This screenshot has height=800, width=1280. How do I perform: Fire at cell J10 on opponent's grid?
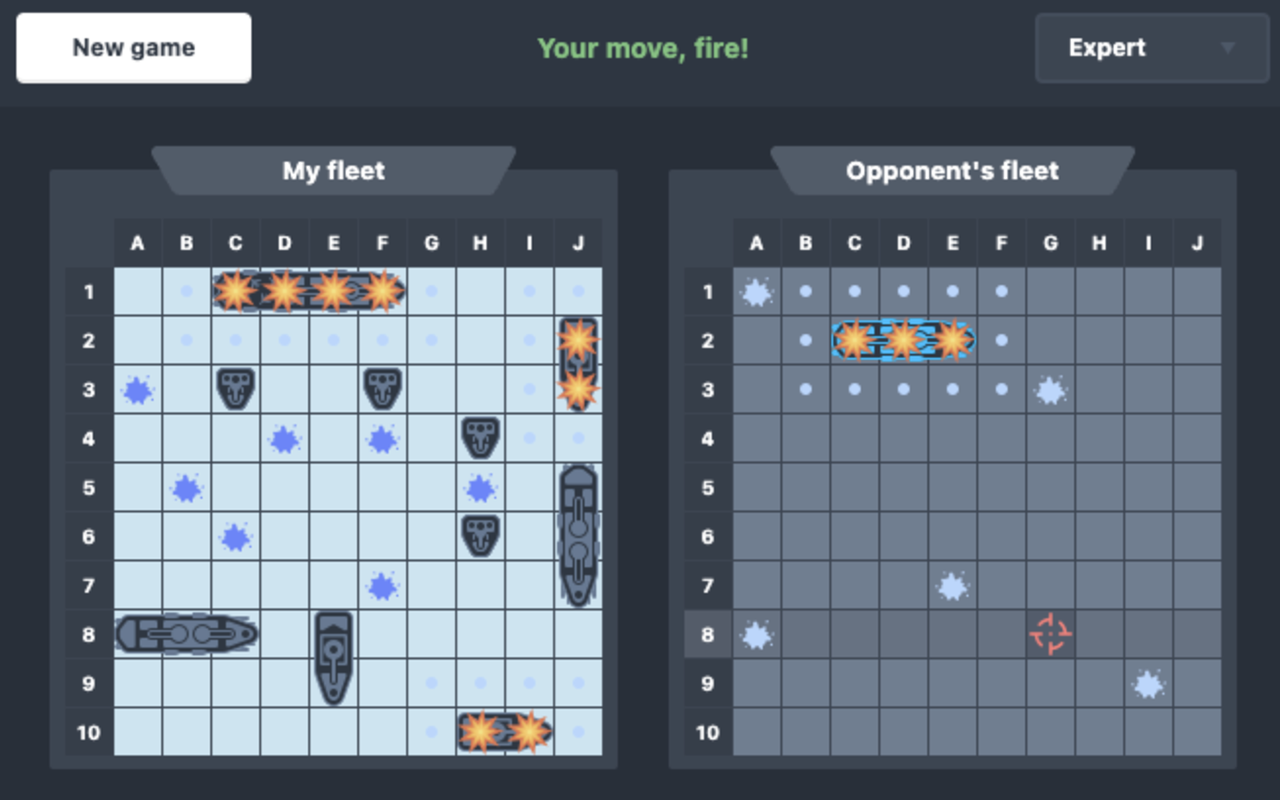point(1196,732)
